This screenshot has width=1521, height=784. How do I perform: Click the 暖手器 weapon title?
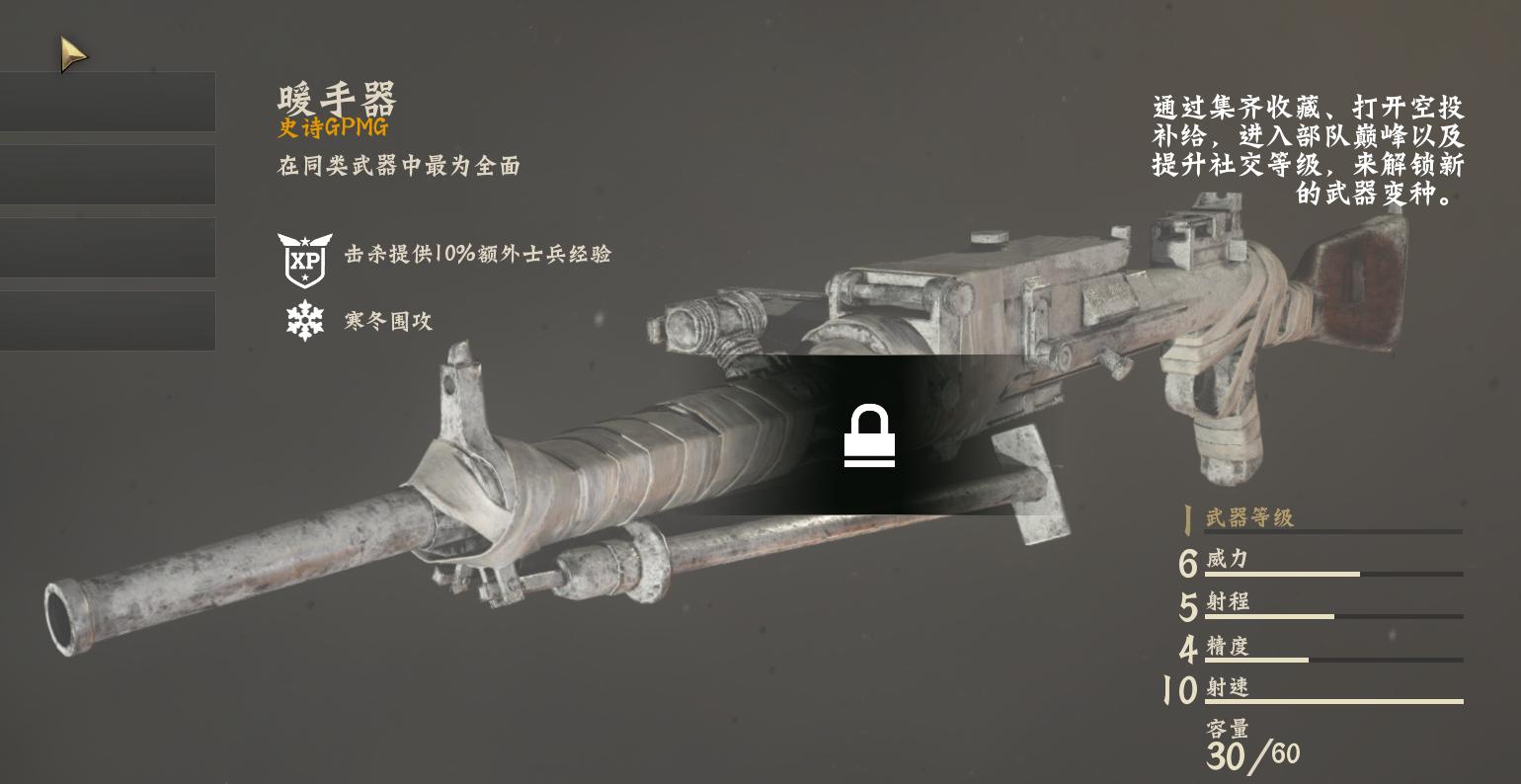(336, 100)
